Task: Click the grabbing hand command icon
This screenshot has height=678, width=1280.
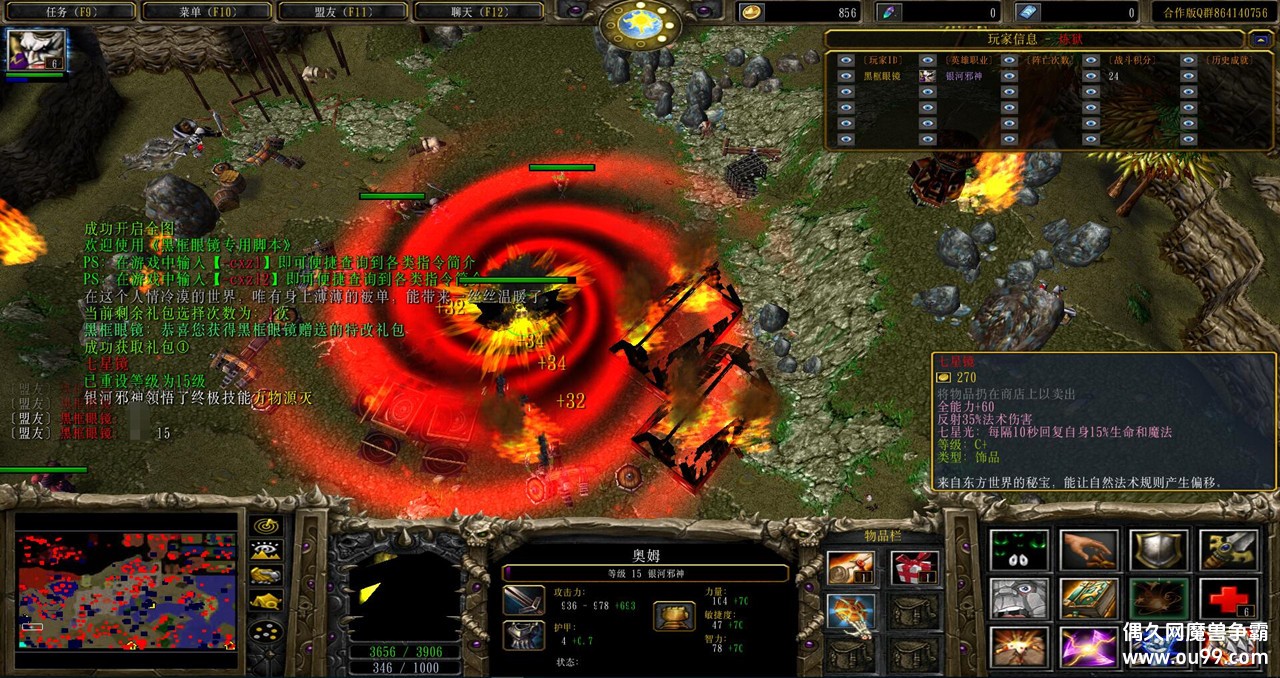Action: click(1088, 551)
